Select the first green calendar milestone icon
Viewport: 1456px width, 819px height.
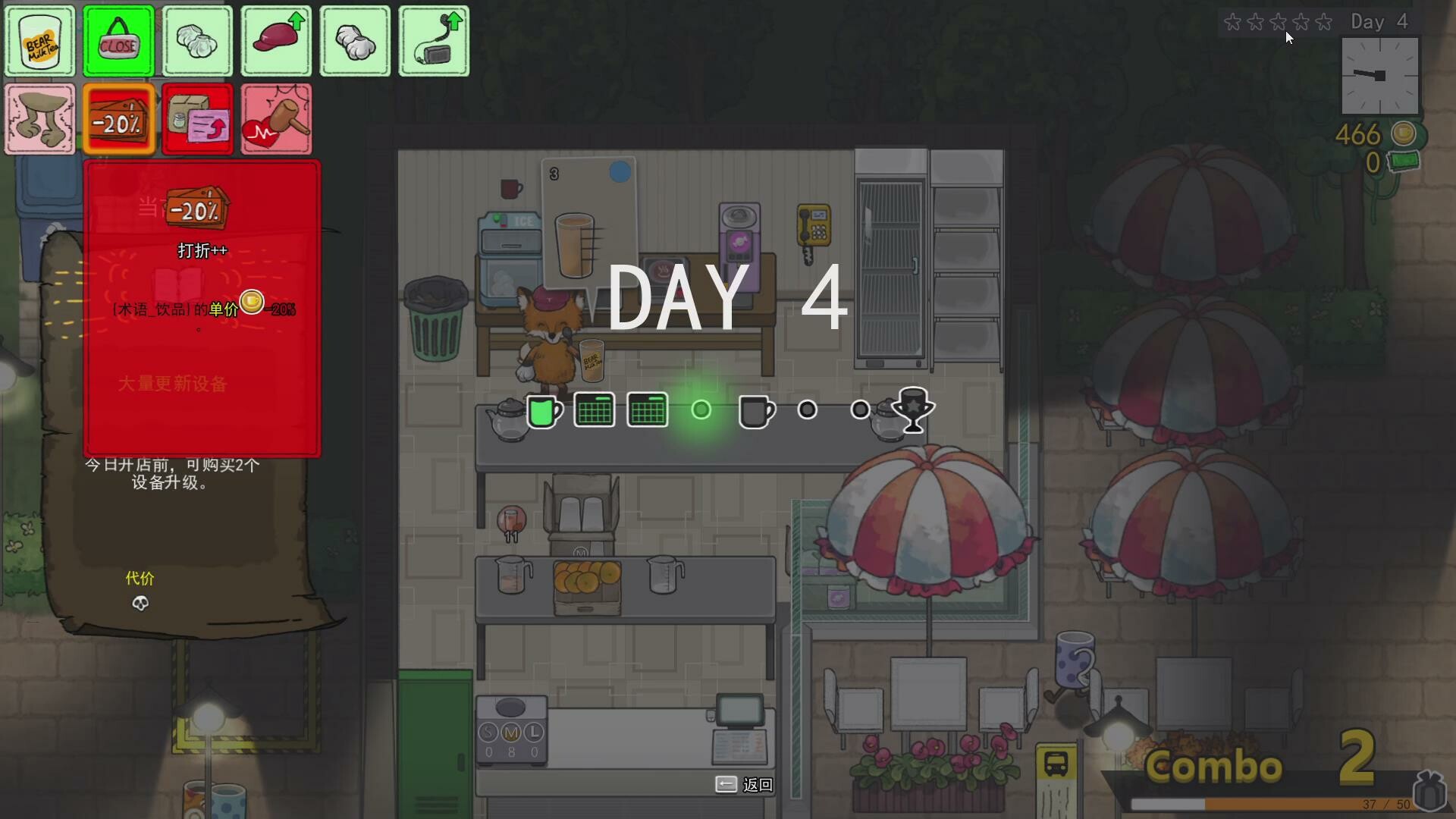click(x=595, y=409)
